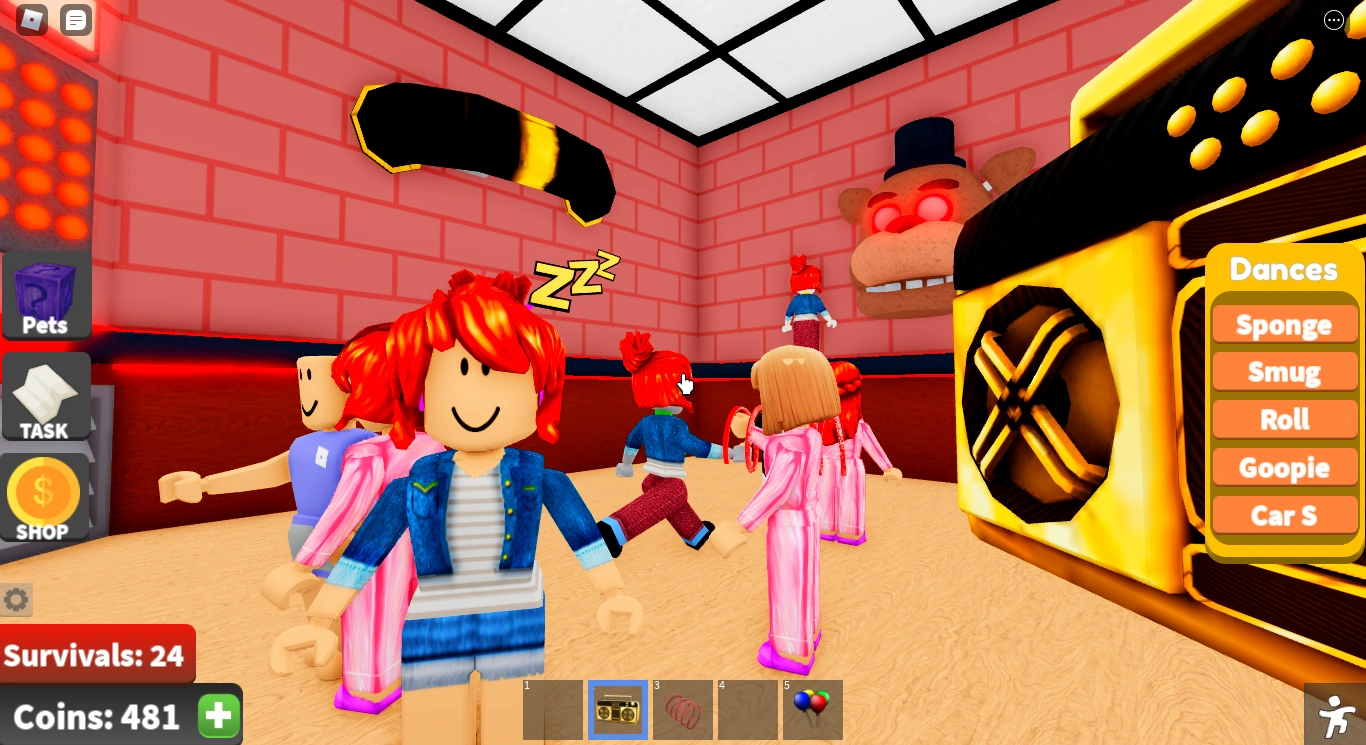The image size is (1366, 745).
Task: Click the three-dots options icon top right
Action: [x=1334, y=20]
